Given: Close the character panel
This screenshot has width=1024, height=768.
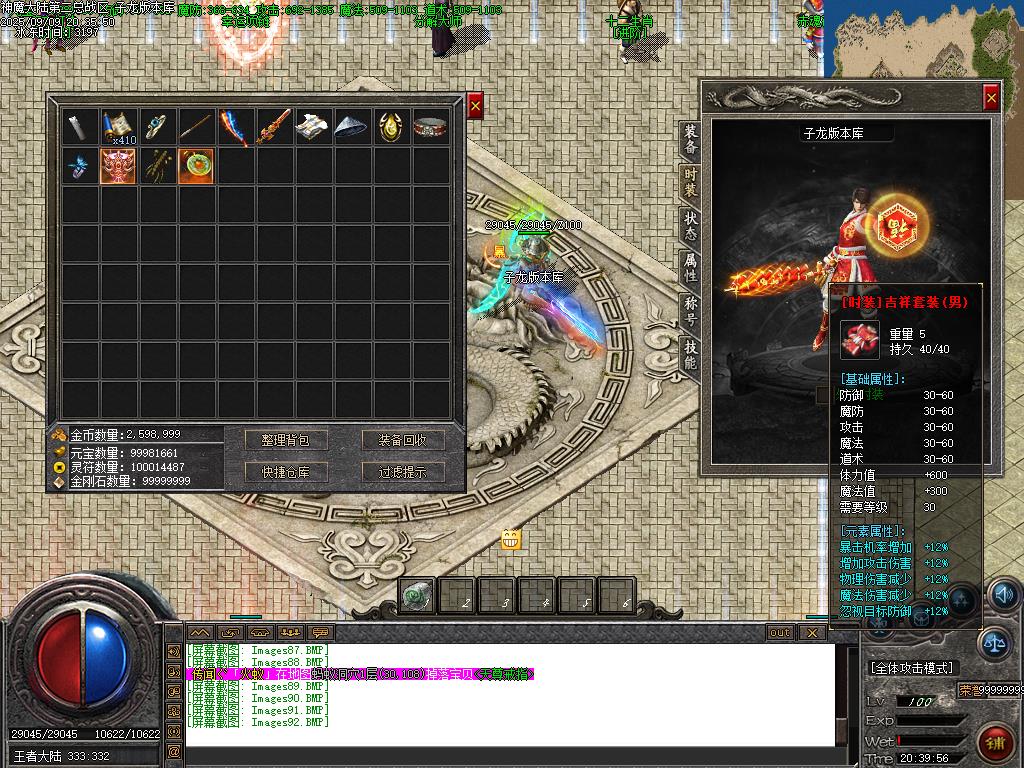Looking at the screenshot, I should (990, 97).
